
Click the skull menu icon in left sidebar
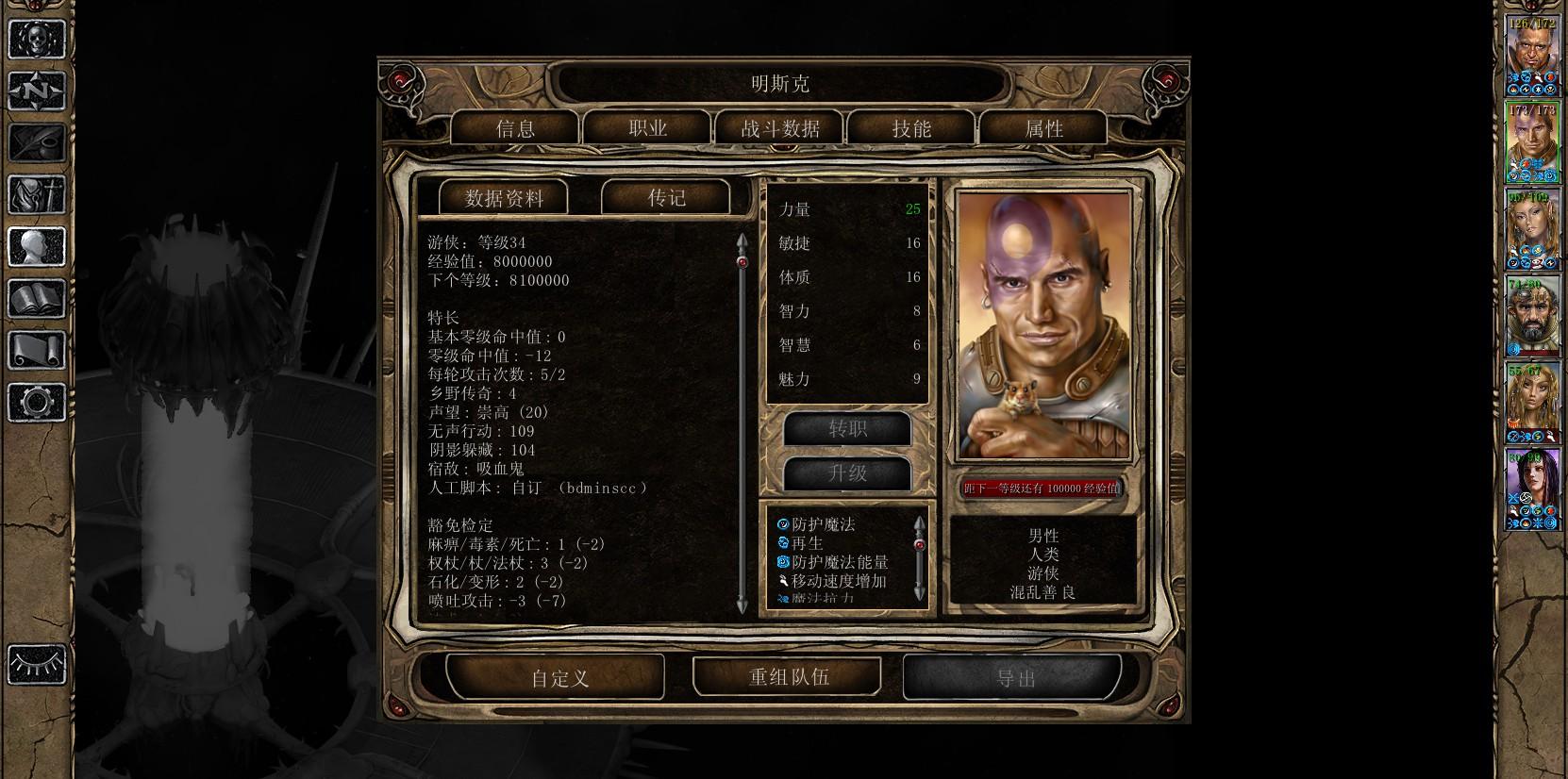coord(36,40)
